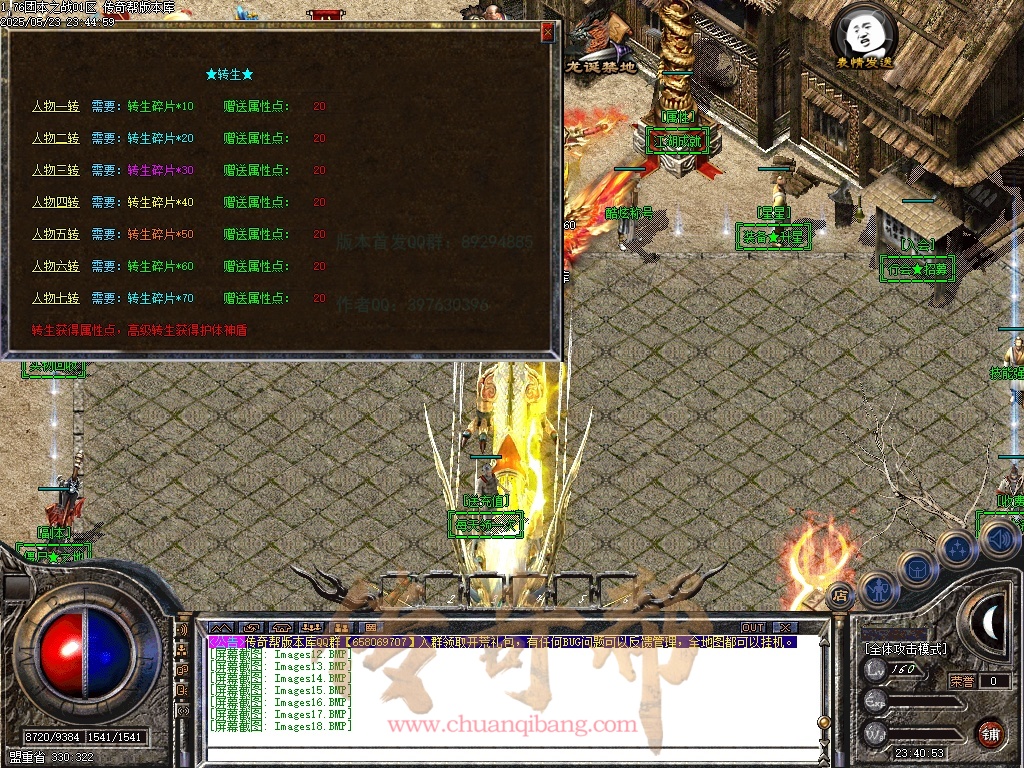Choose the 人物六转 rebirth option

[55, 266]
